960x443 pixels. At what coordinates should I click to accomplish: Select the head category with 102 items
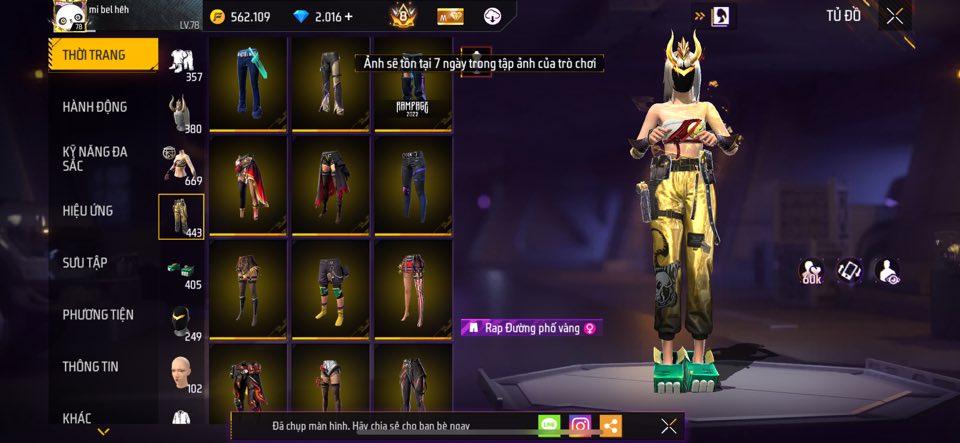coord(181,372)
